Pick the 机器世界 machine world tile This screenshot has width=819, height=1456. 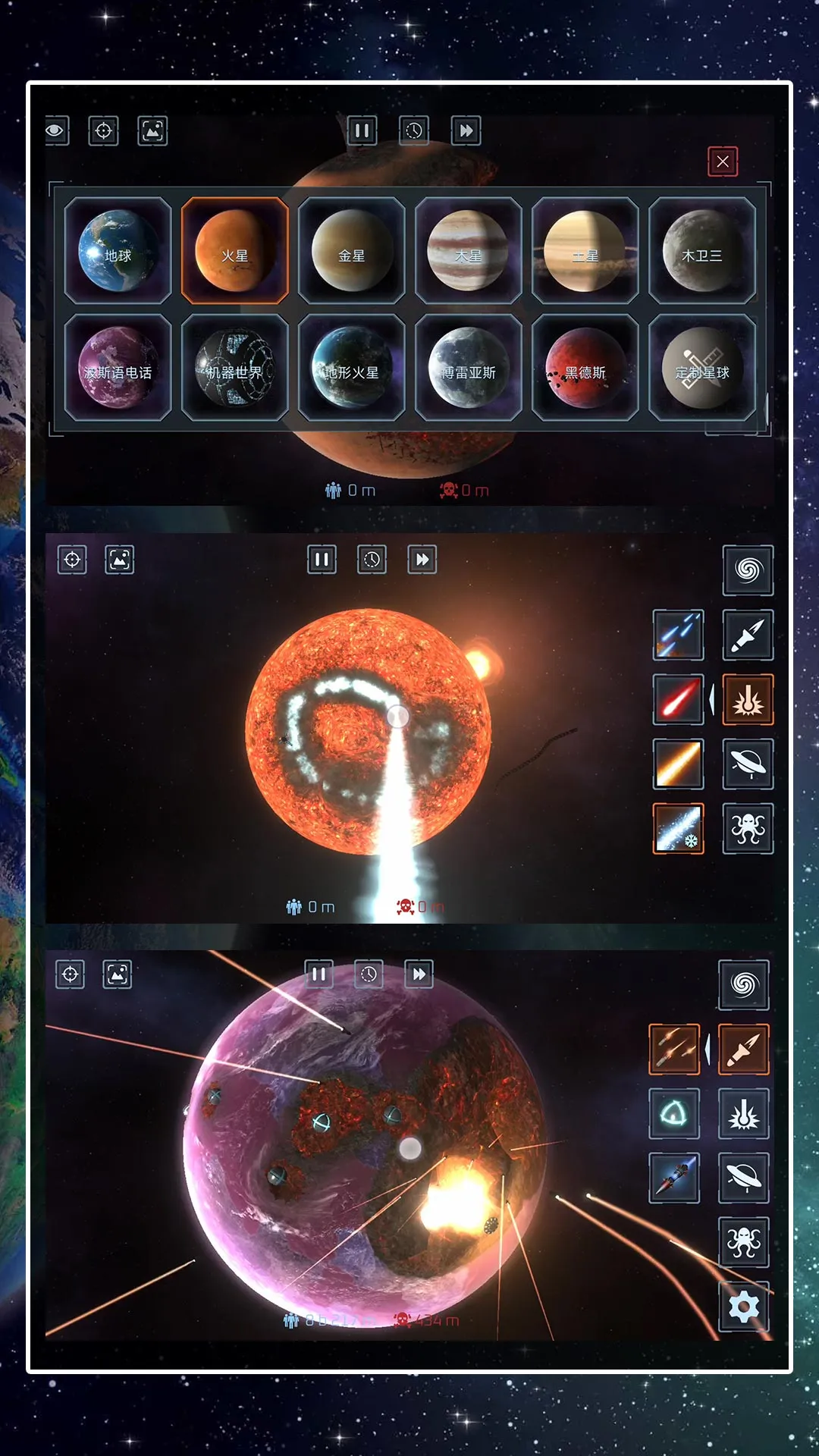tap(235, 369)
